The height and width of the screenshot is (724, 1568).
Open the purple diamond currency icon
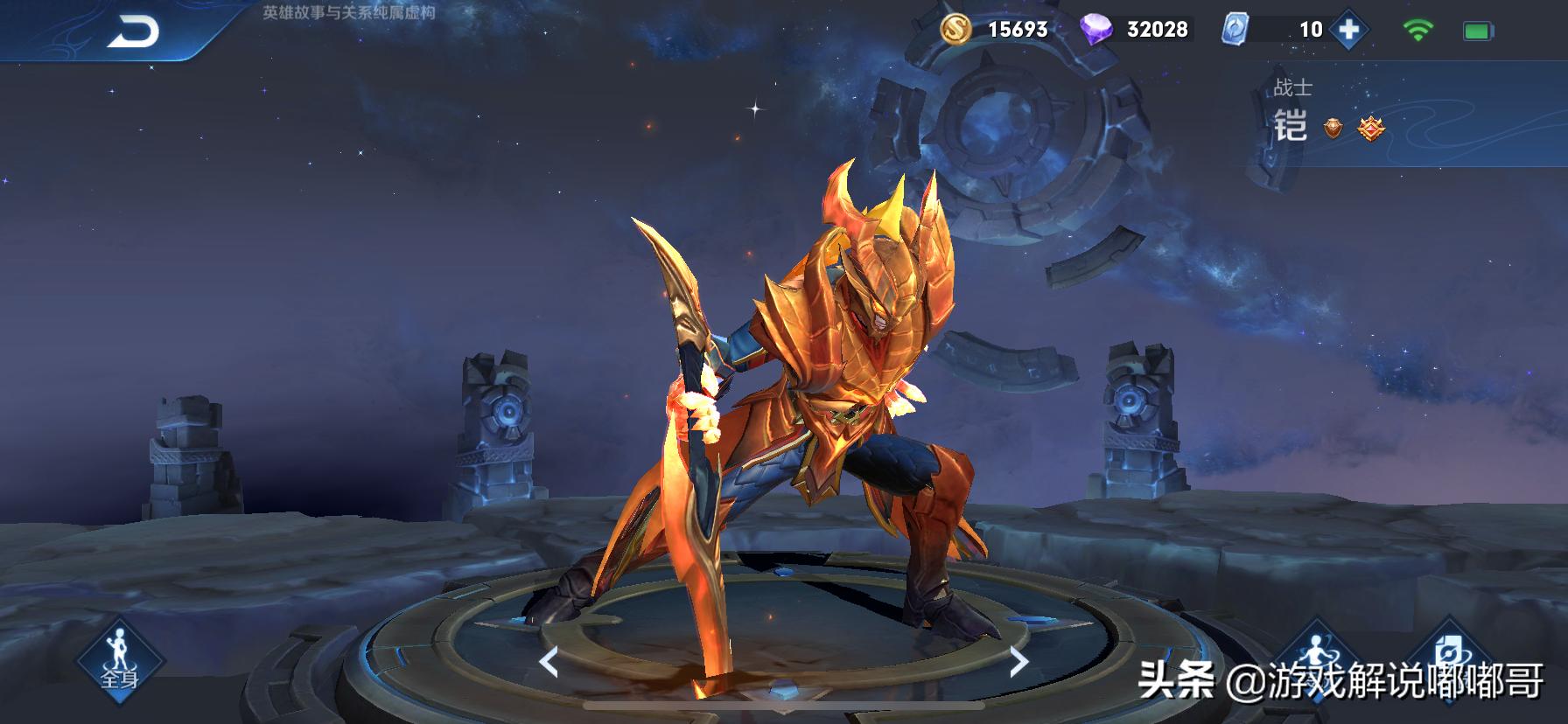click(x=1095, y=30)
